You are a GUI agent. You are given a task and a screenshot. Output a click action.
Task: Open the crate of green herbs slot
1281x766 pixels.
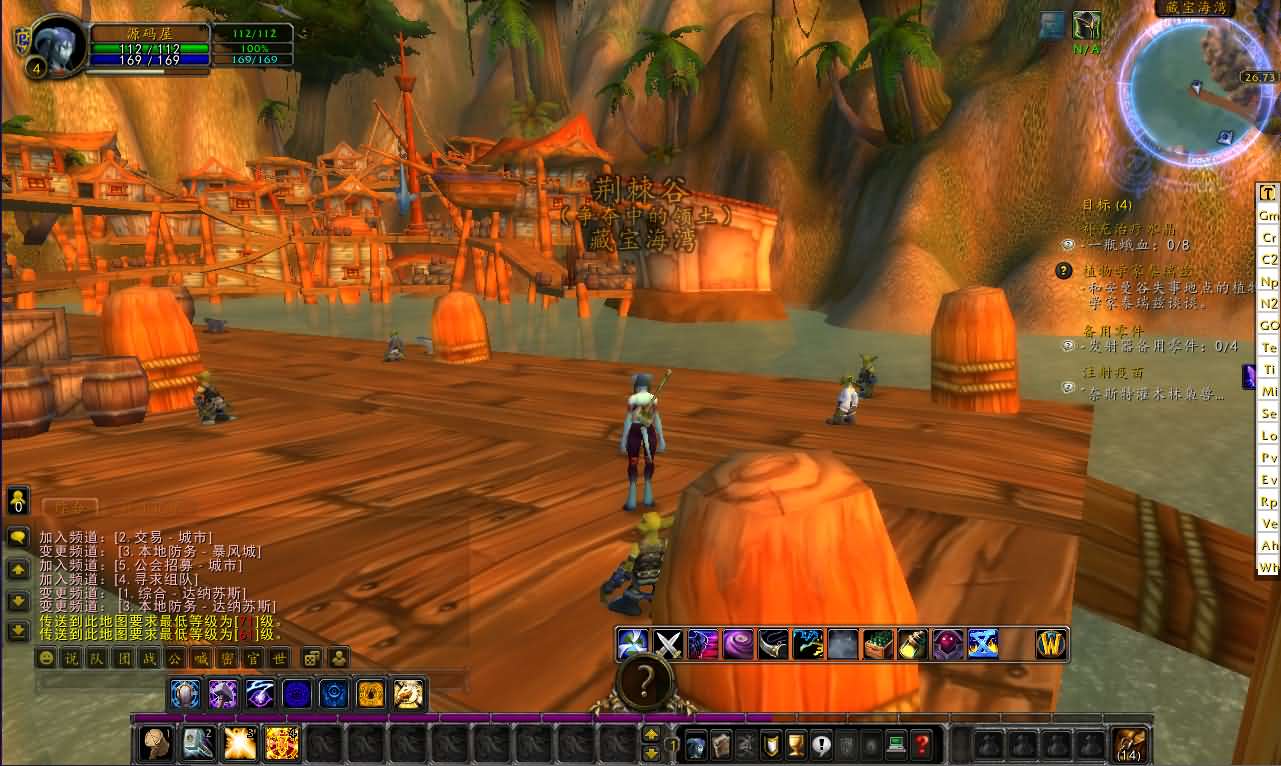coord(877,644)
